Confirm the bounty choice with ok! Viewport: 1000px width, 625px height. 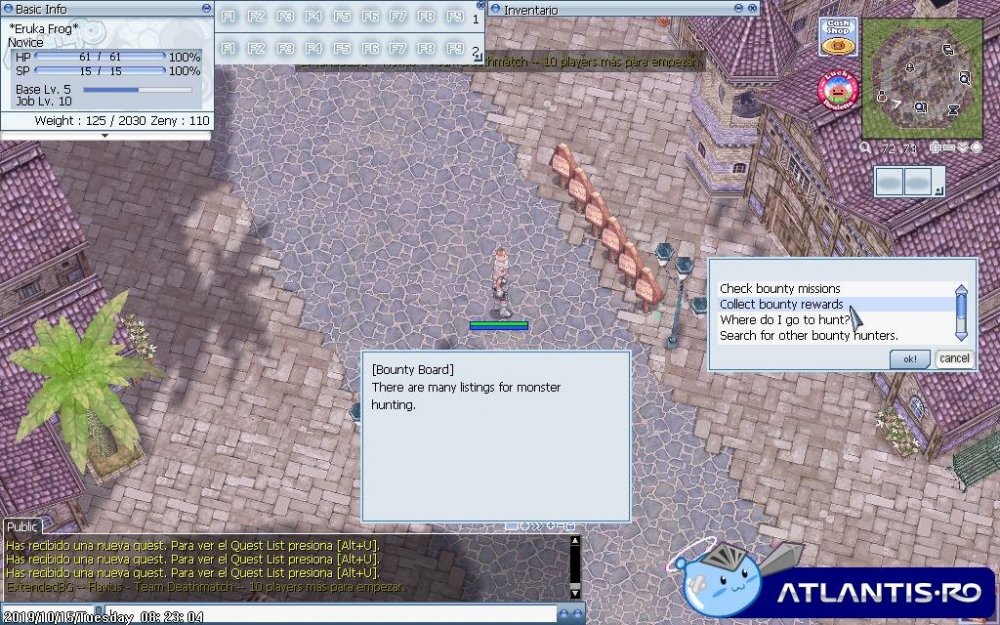[909, 358]
